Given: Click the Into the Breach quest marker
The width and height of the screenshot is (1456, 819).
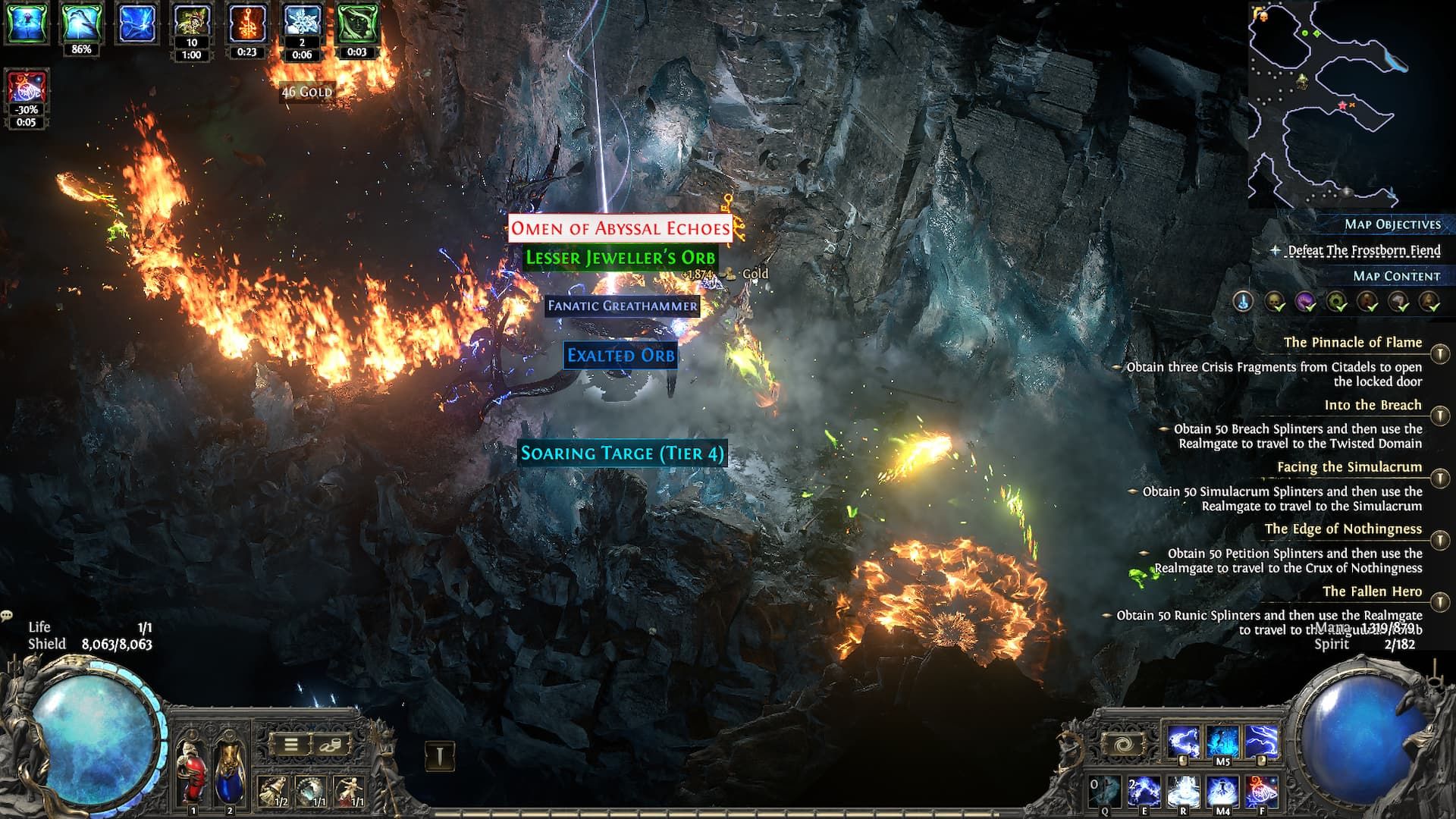Looking at the screenshot, I should point(1439,416).
